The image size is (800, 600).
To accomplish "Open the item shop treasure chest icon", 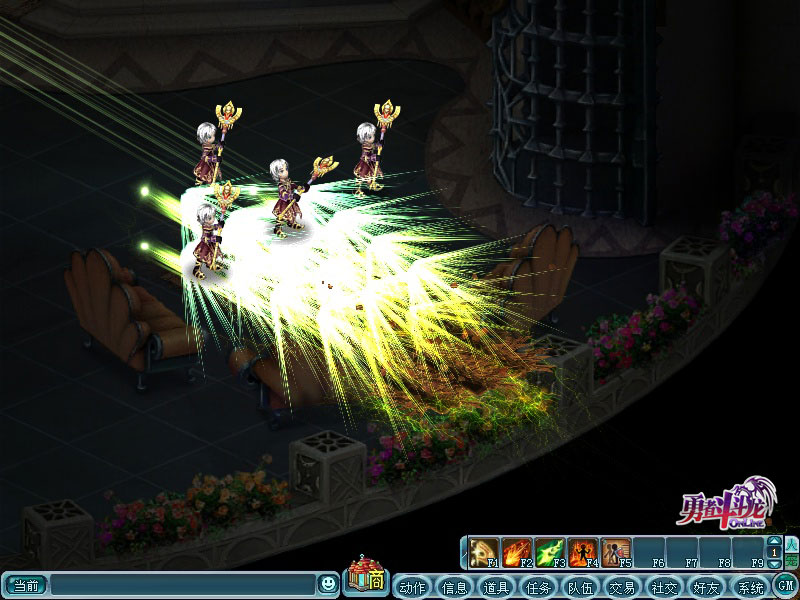I will (x=365, y=577).
